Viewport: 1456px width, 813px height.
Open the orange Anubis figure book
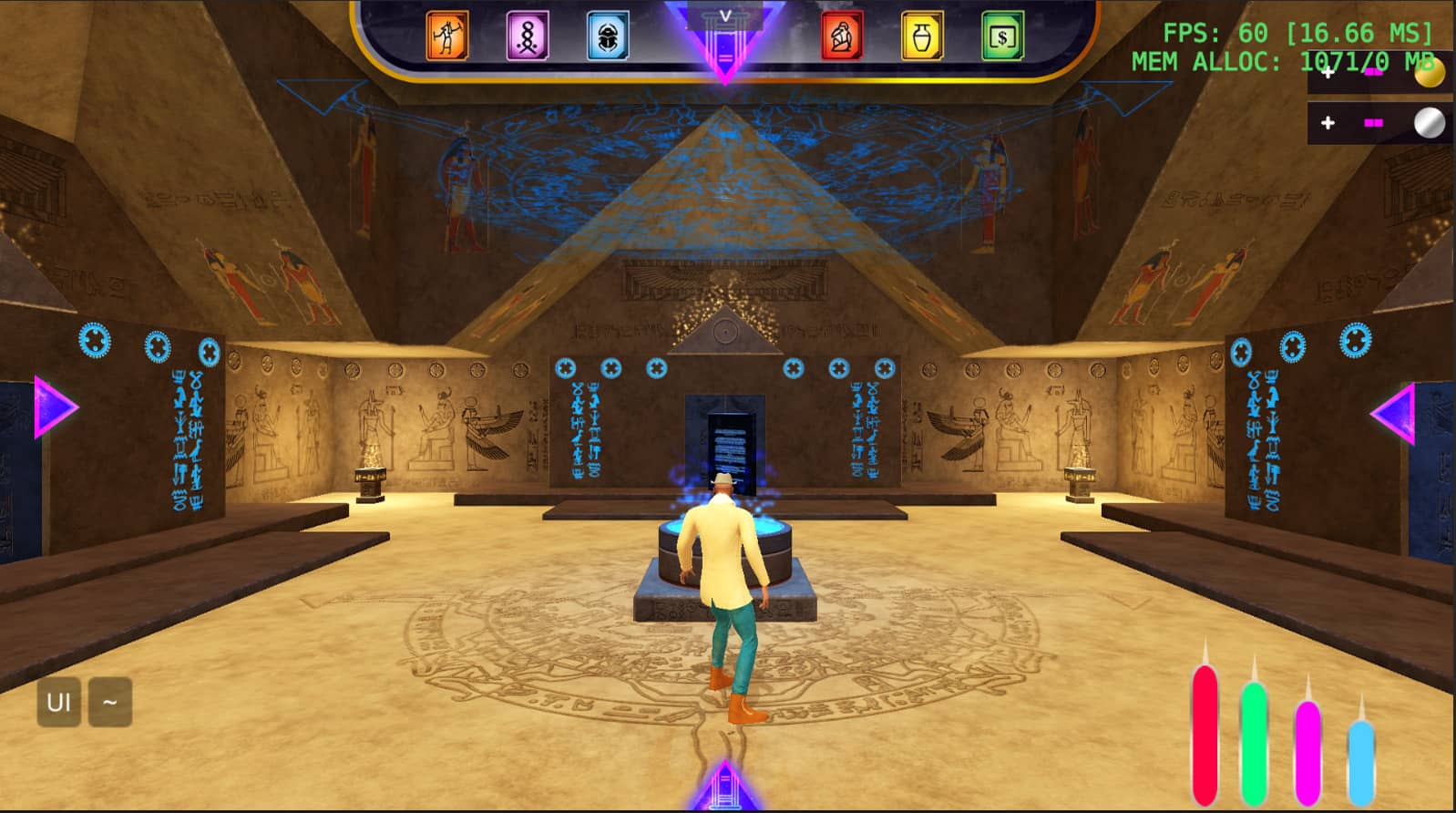tap(446, 36)
